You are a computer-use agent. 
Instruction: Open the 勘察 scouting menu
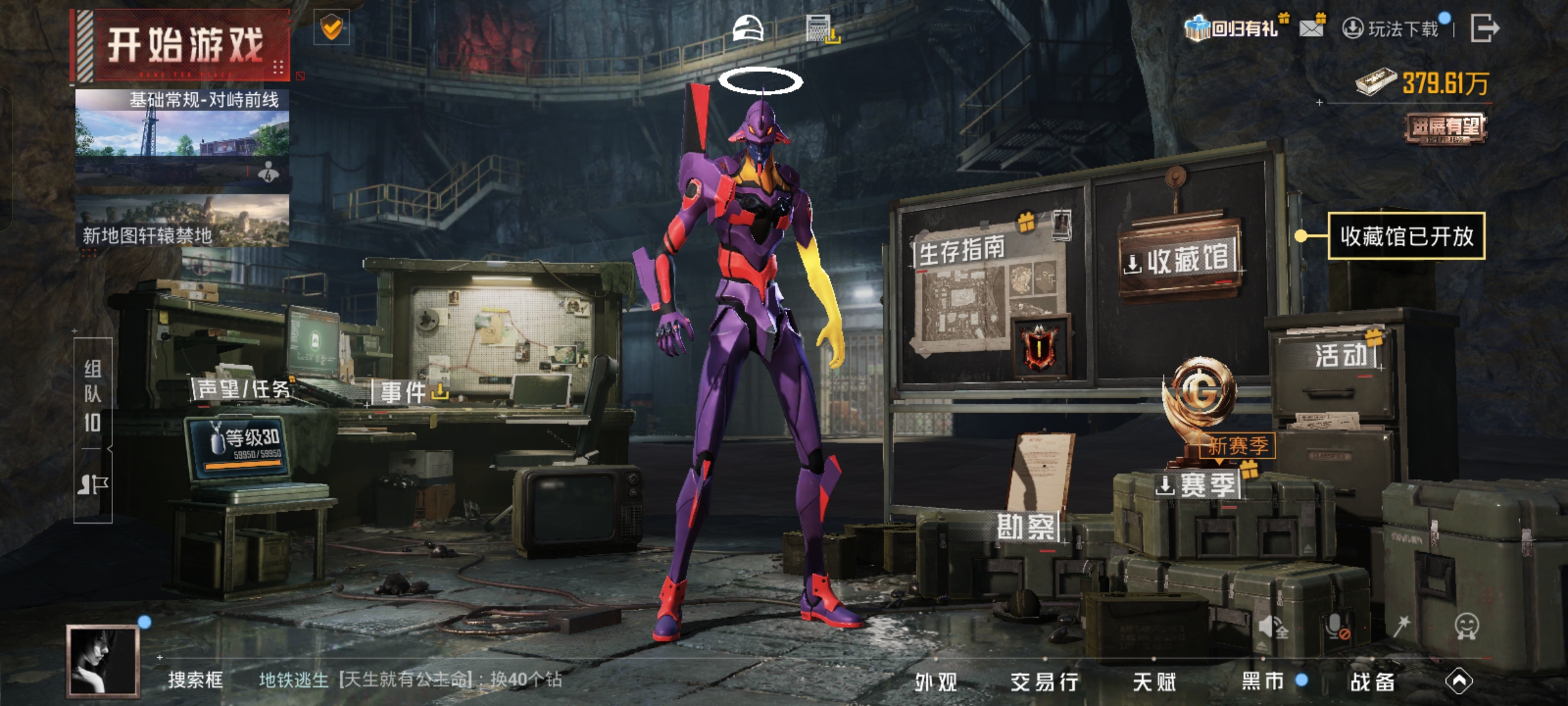point(1026,527)
